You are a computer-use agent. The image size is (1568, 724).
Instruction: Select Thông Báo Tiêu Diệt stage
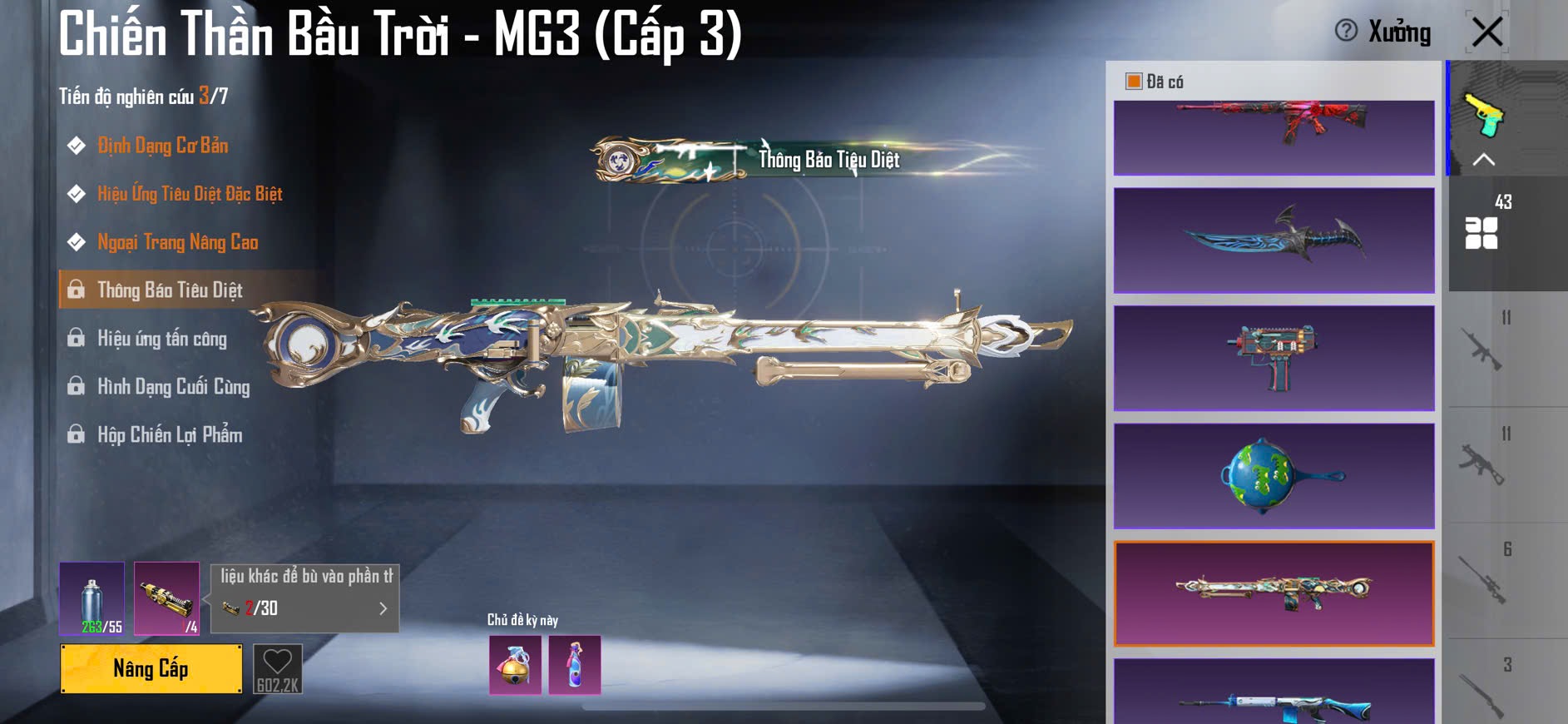point(170,290)
